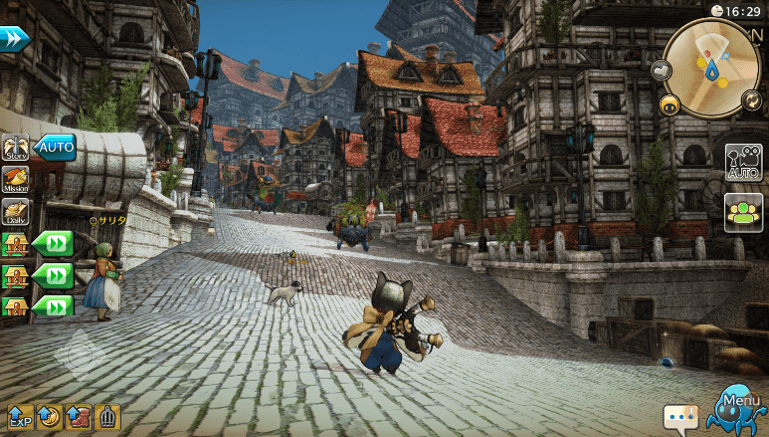Click the grey cloud button beside the minimap
769x437 pixels.
click(x=661, y=70)
